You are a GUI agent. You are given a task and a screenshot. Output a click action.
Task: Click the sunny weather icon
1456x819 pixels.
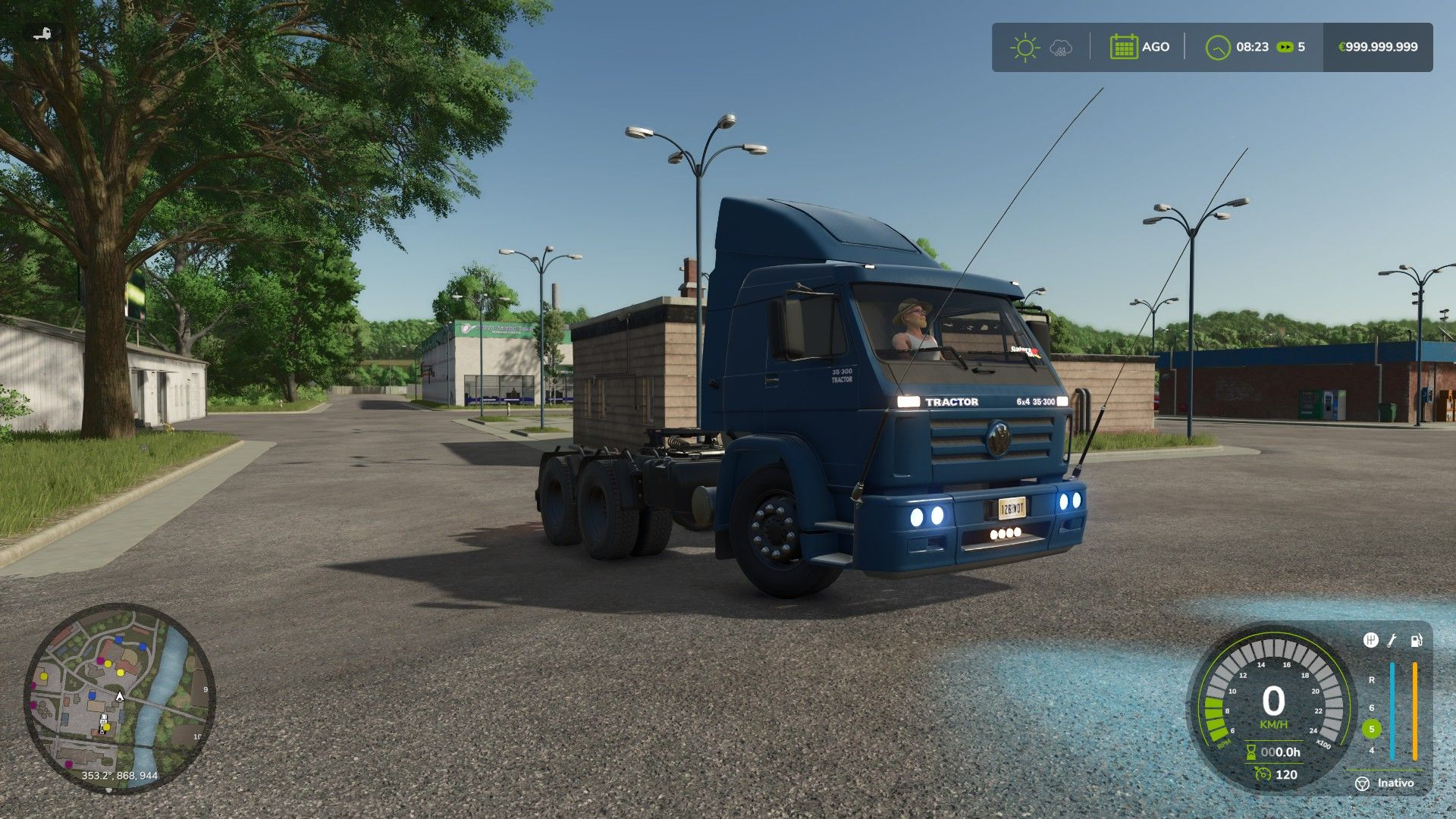[1025, 47]
